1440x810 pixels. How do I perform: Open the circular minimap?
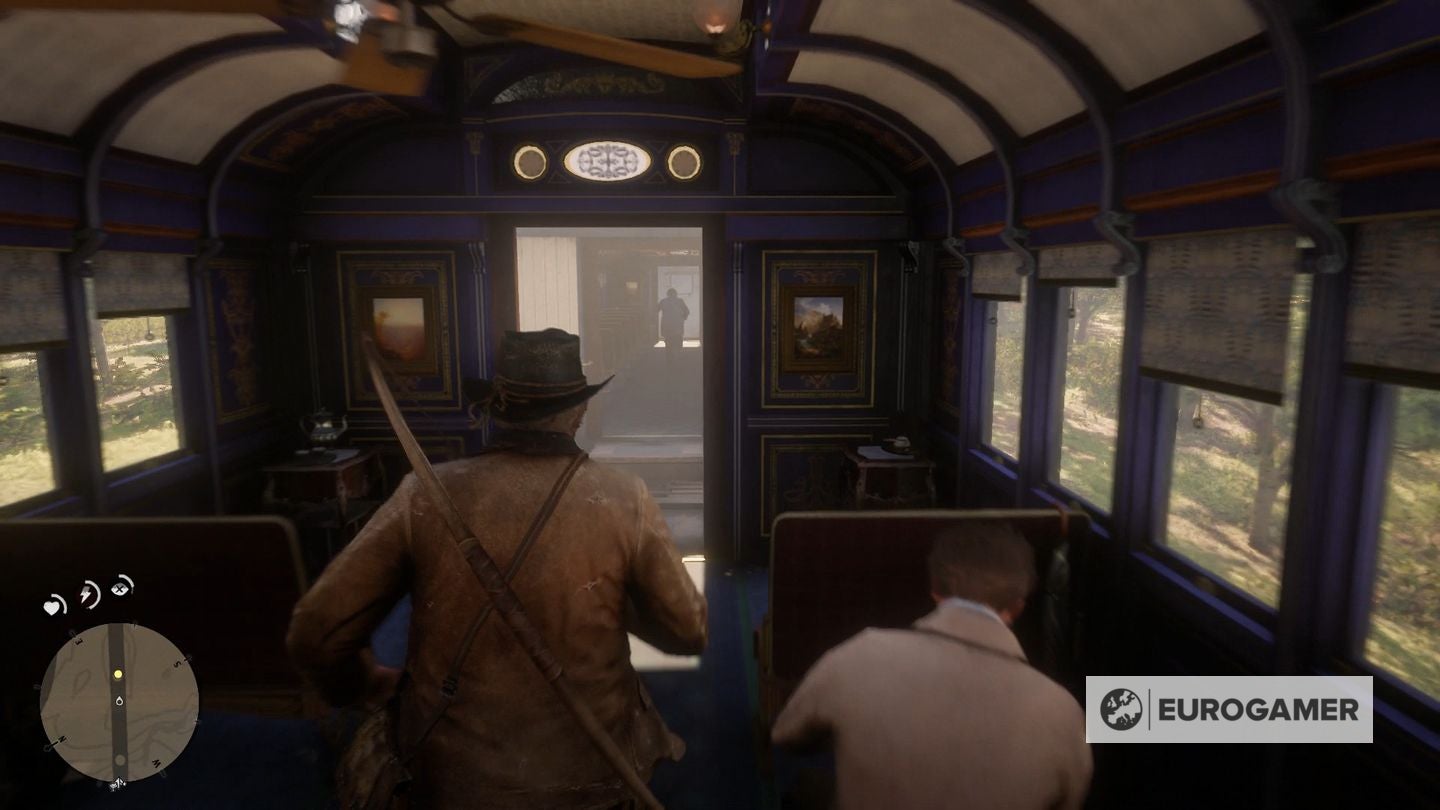[x=118, y=701]
